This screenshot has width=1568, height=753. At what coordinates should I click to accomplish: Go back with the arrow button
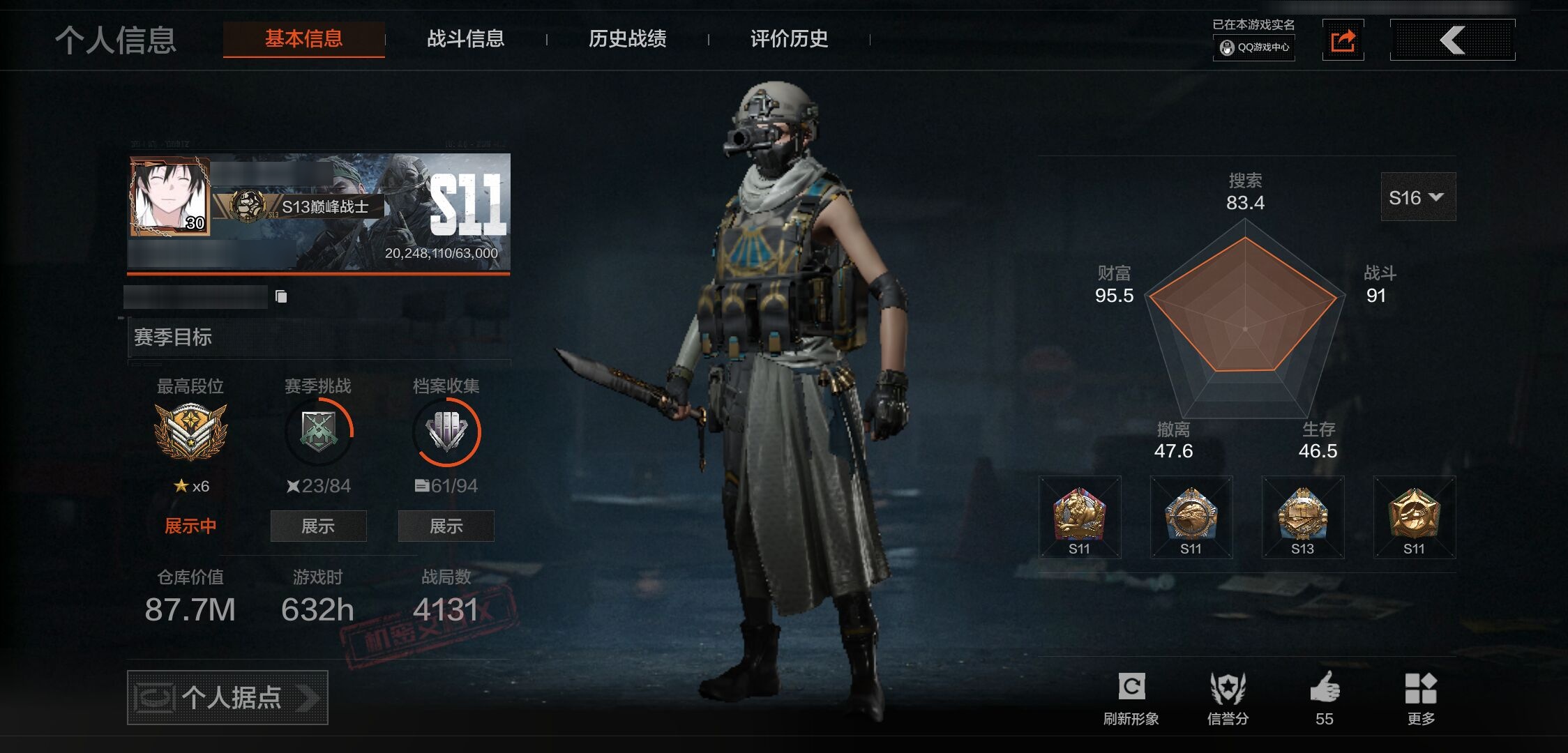tap(1452, 40)
